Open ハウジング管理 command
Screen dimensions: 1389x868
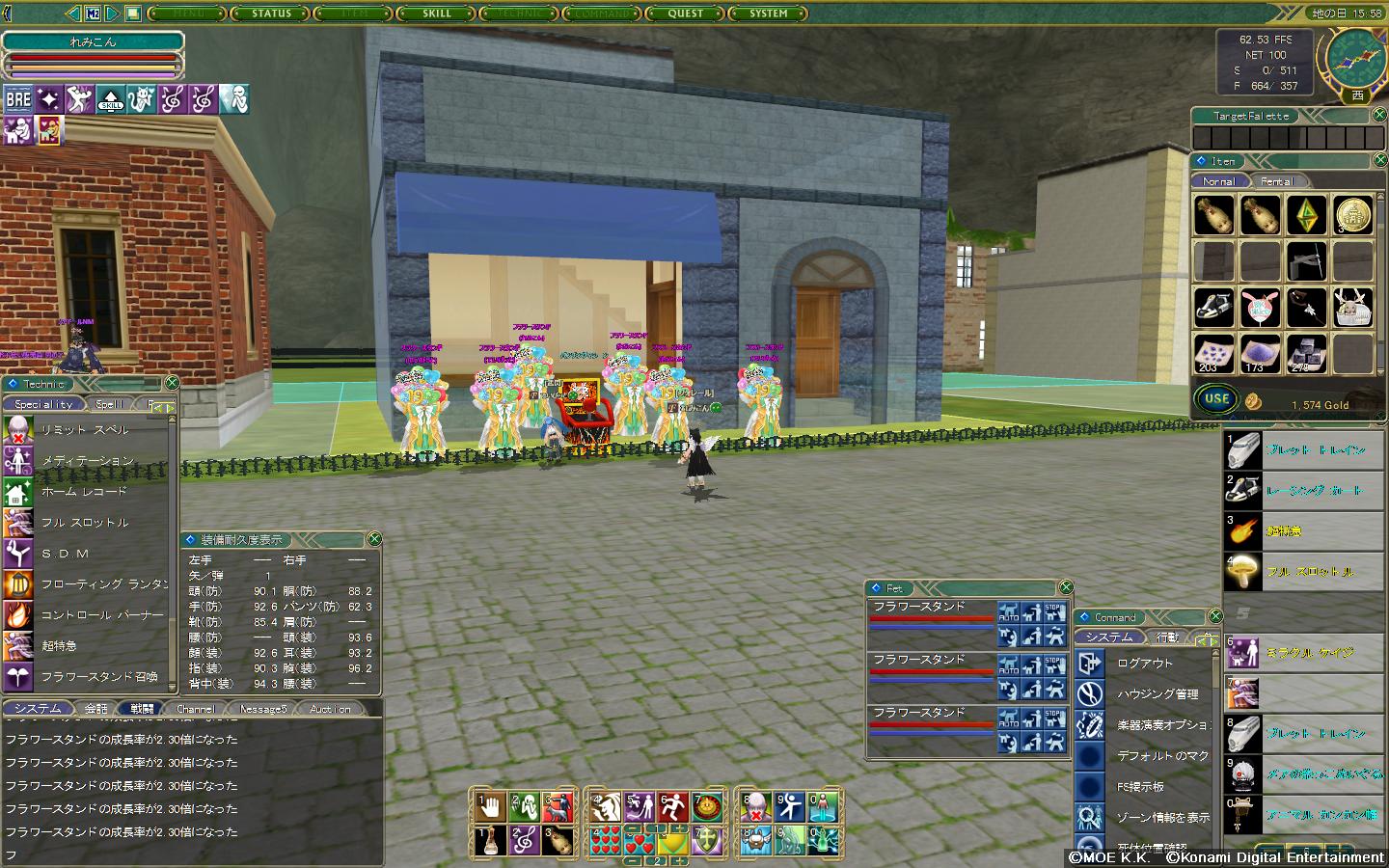tap(1157, 694)
